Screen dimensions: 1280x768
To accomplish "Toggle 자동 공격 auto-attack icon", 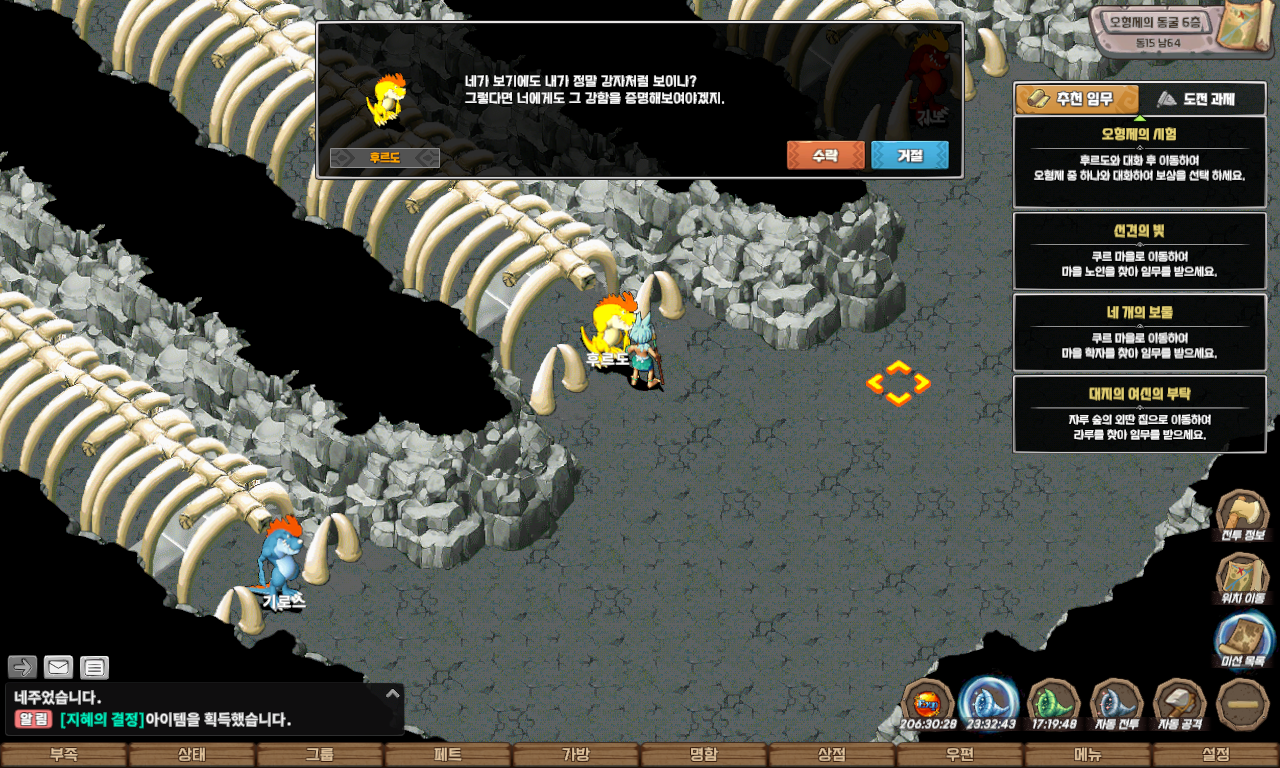I will tap(1179, 704).
